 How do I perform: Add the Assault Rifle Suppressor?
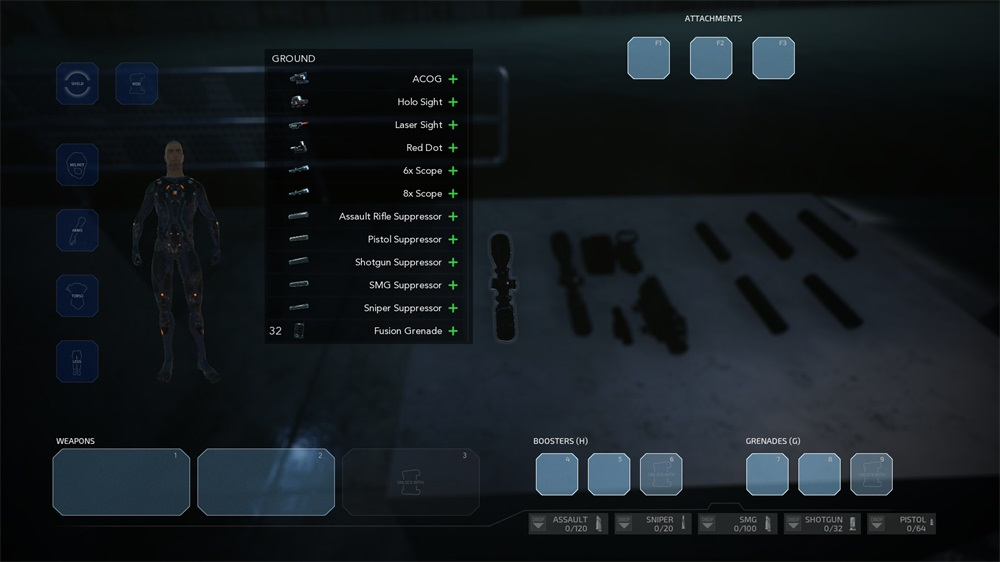(x=453, y=217)
